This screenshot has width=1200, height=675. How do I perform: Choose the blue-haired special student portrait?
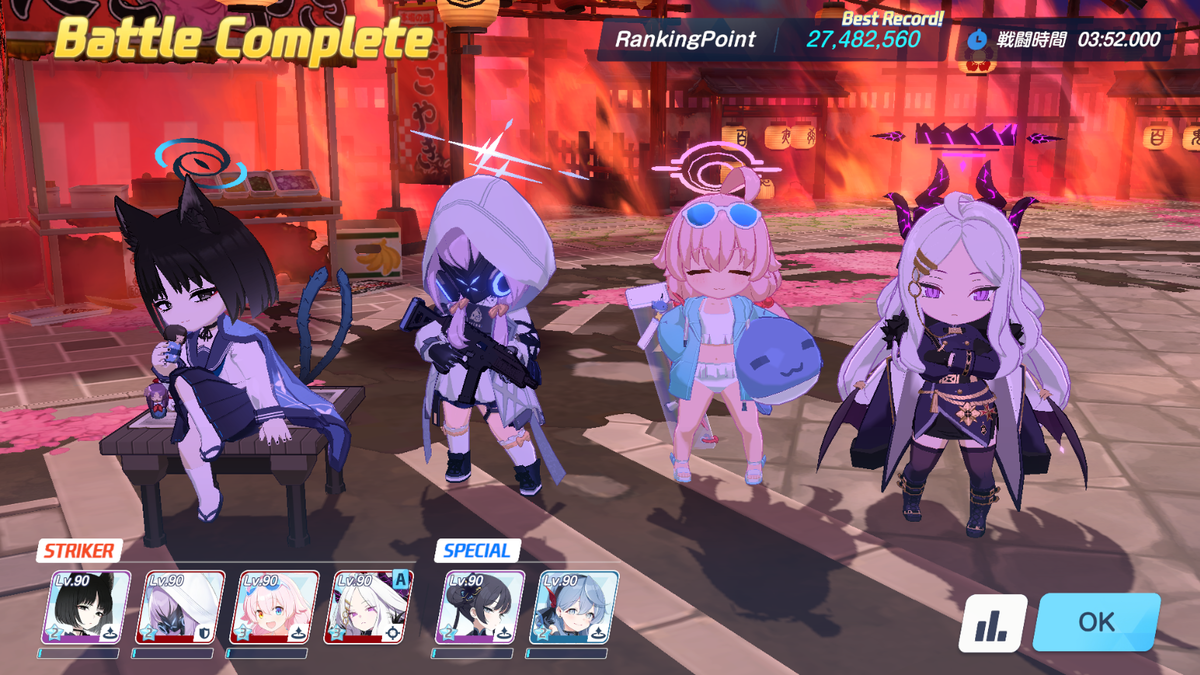[575, 607]
